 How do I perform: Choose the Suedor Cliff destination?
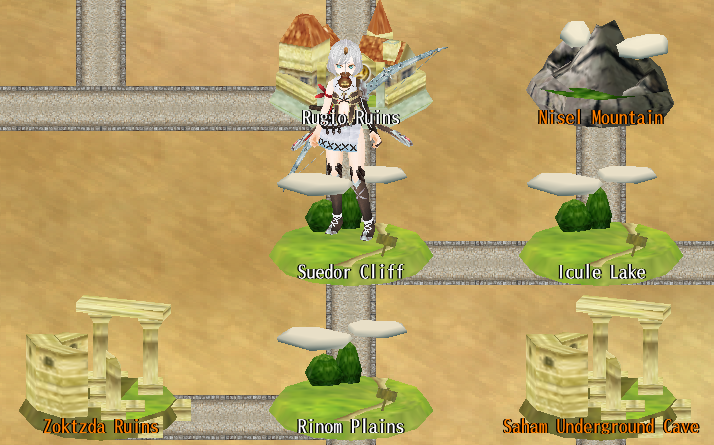(x=351, y=271)
